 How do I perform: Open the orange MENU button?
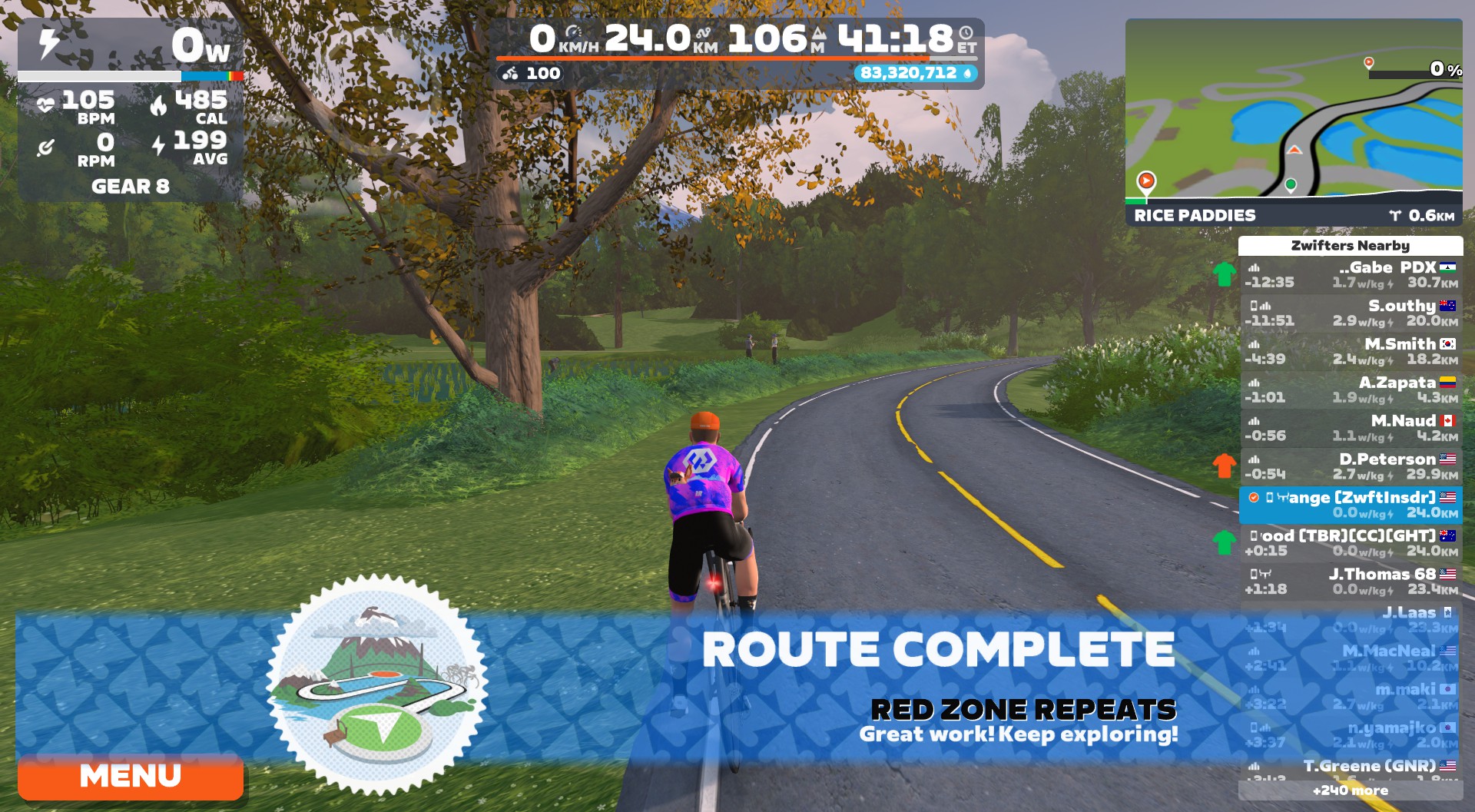point(131,777)
